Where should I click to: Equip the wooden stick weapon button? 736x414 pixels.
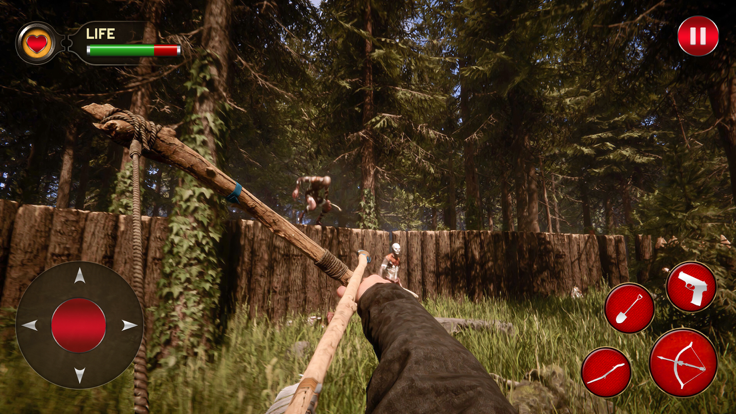click(606, 372)
